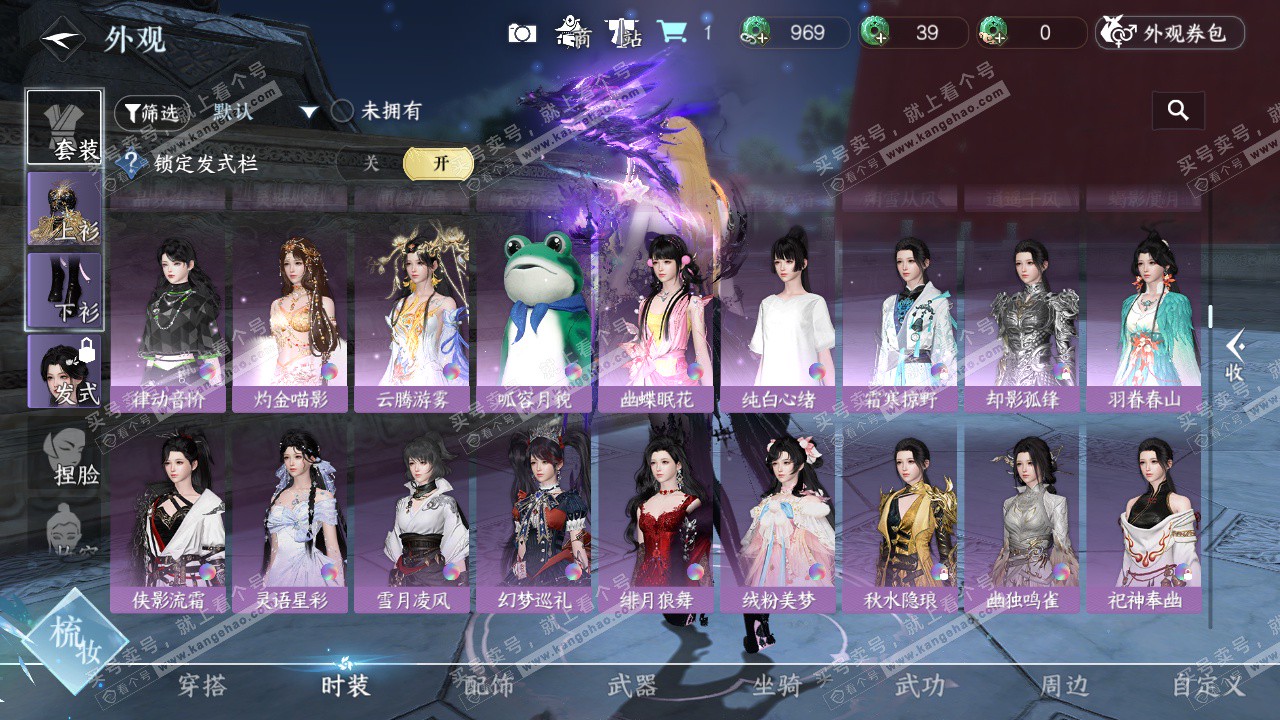
Task: Switch to the 武器 weapons tab
Action: (632, 686)
